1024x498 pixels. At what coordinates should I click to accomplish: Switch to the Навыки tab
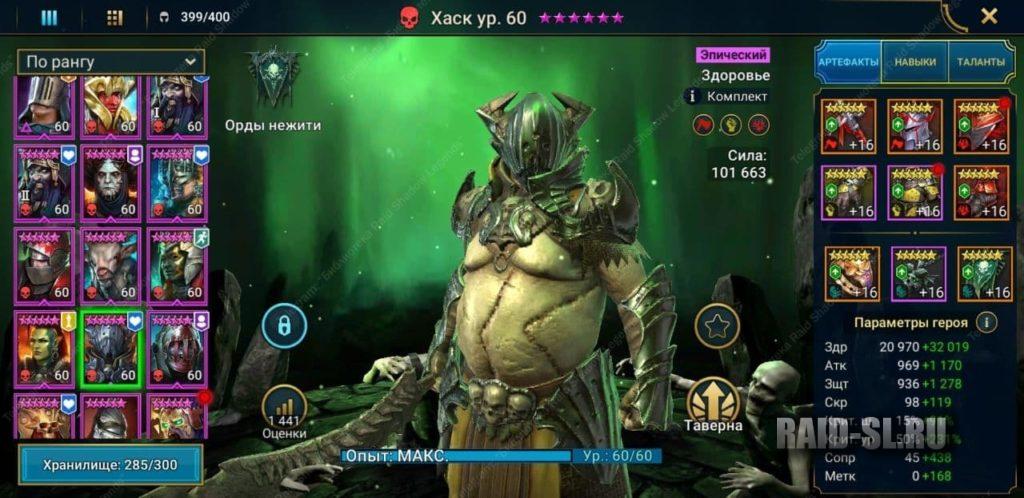915,62
